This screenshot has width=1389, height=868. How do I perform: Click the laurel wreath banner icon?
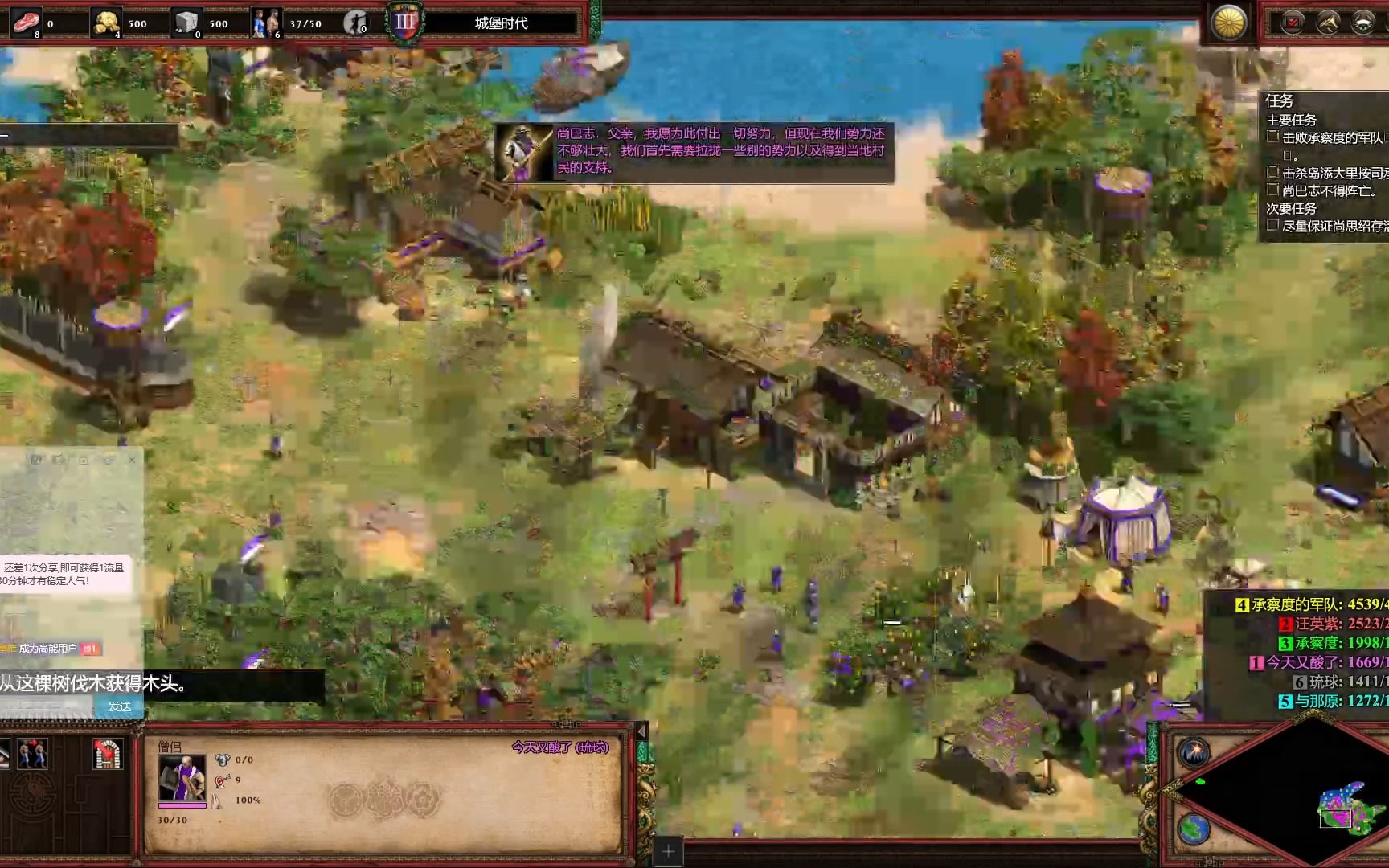click(x=1363, y=23)
